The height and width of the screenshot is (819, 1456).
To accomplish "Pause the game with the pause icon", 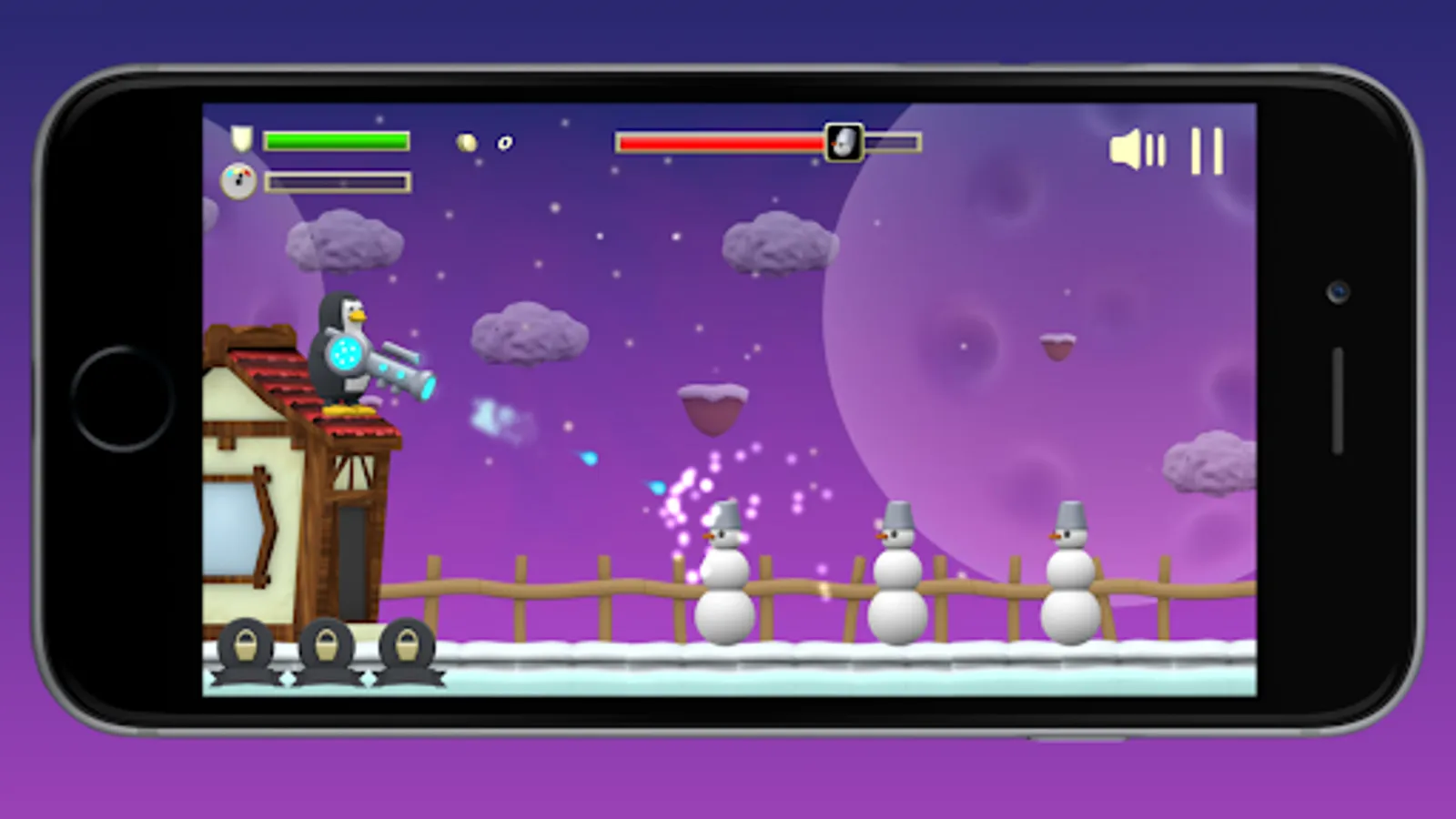I will (1206, 150).
